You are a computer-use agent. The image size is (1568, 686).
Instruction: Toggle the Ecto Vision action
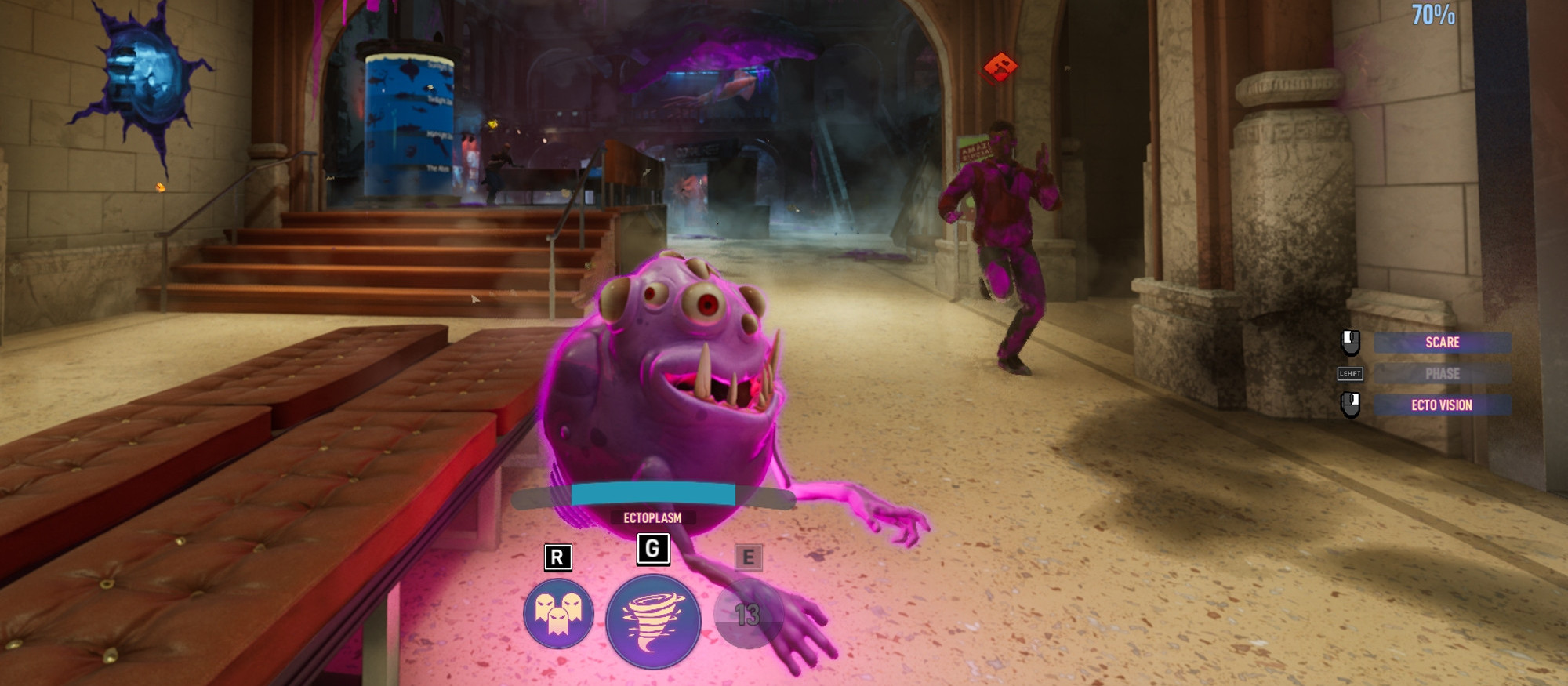[1442, 405]
